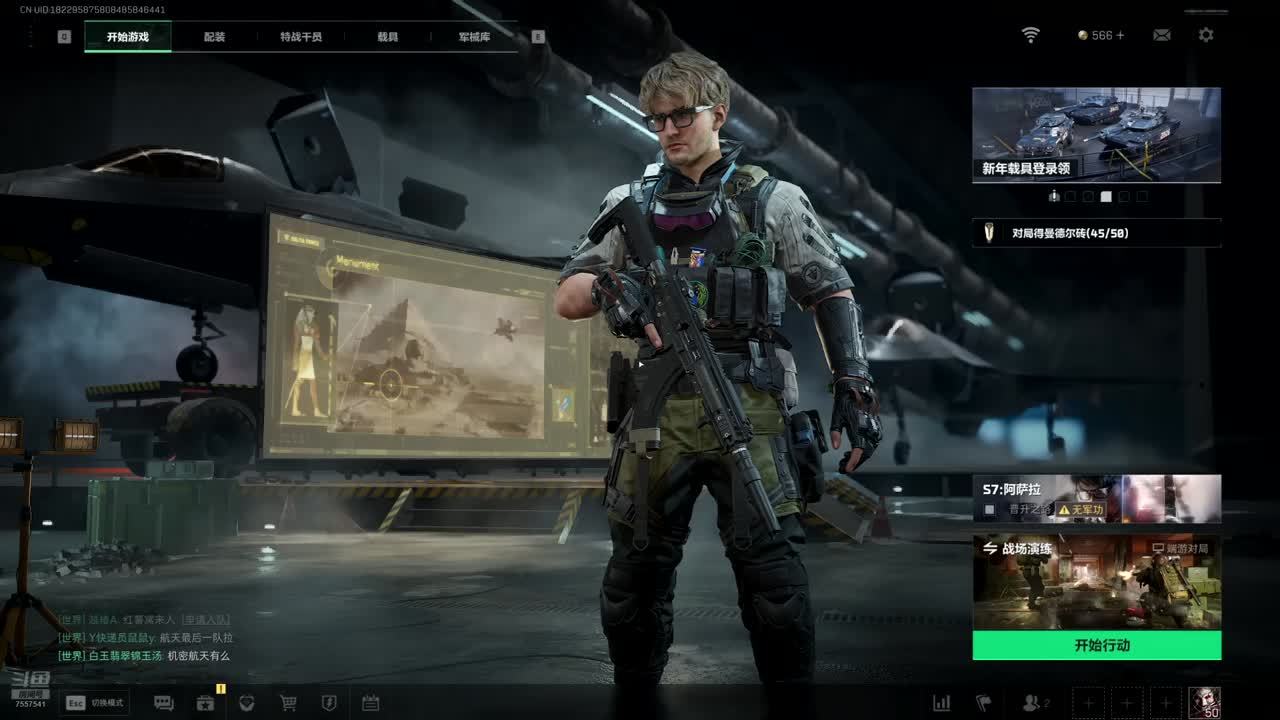
Task: Go to the 军械库 armory tab
Action: tap(474, 37)
